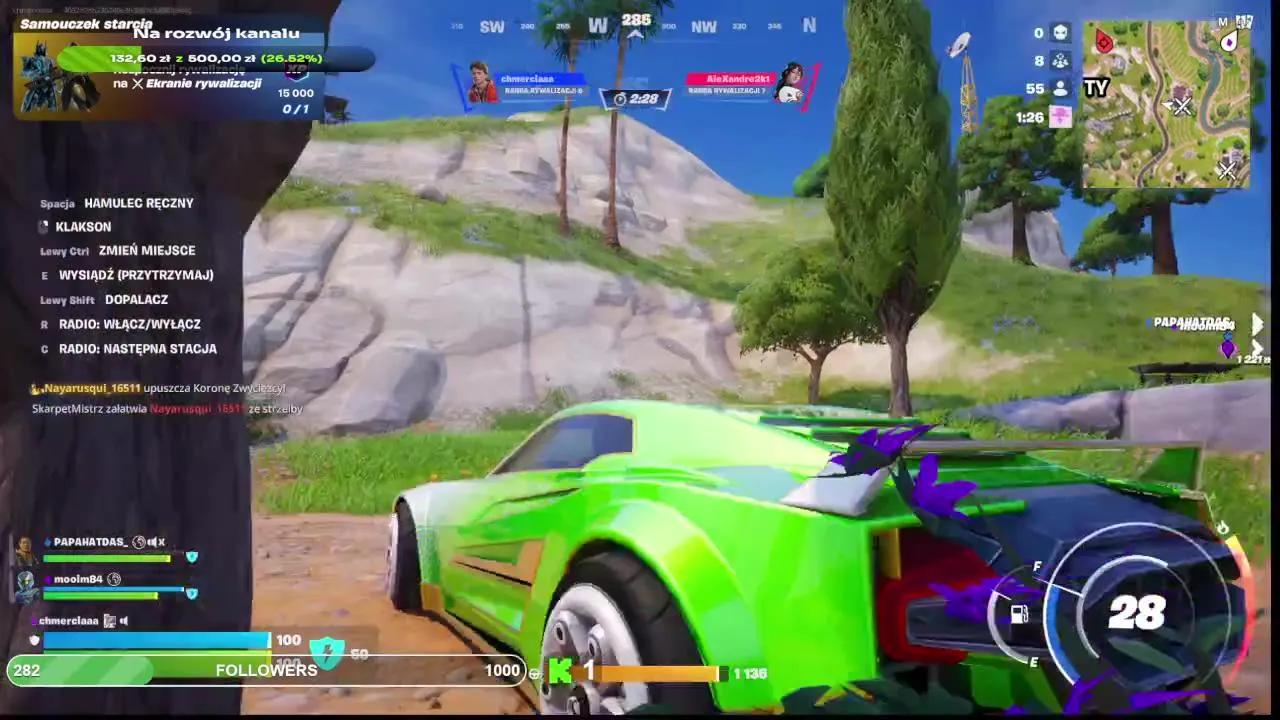Viewport: 1280px width, 720px height.
Task: Expand the minimap using the M indicator
Action: tap(1222, 21)
